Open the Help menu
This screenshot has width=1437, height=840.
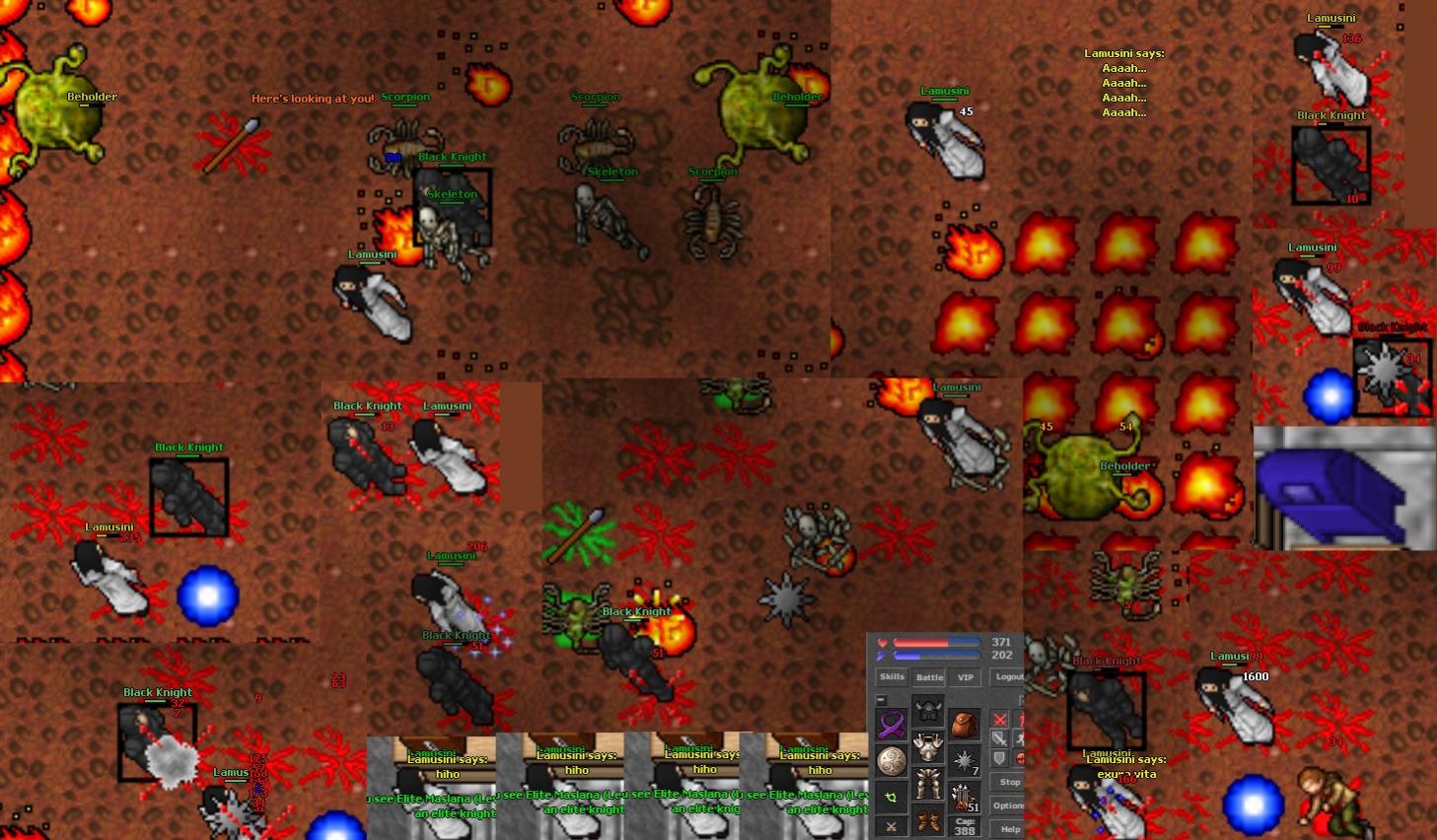point(1009,829)
